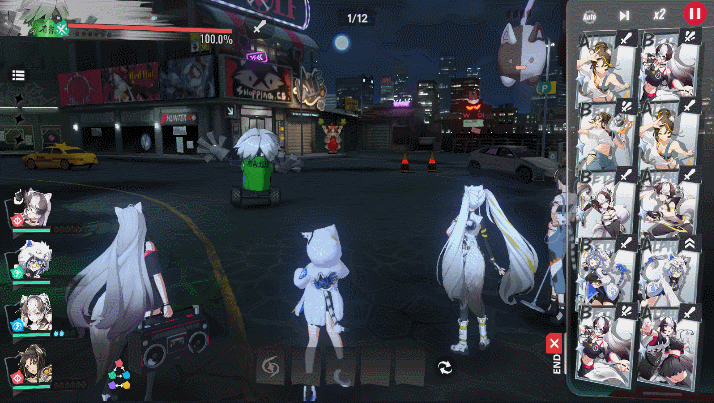Enable Auto battle mode
This screenshot has height=403, width=714.
coord(590,15)
